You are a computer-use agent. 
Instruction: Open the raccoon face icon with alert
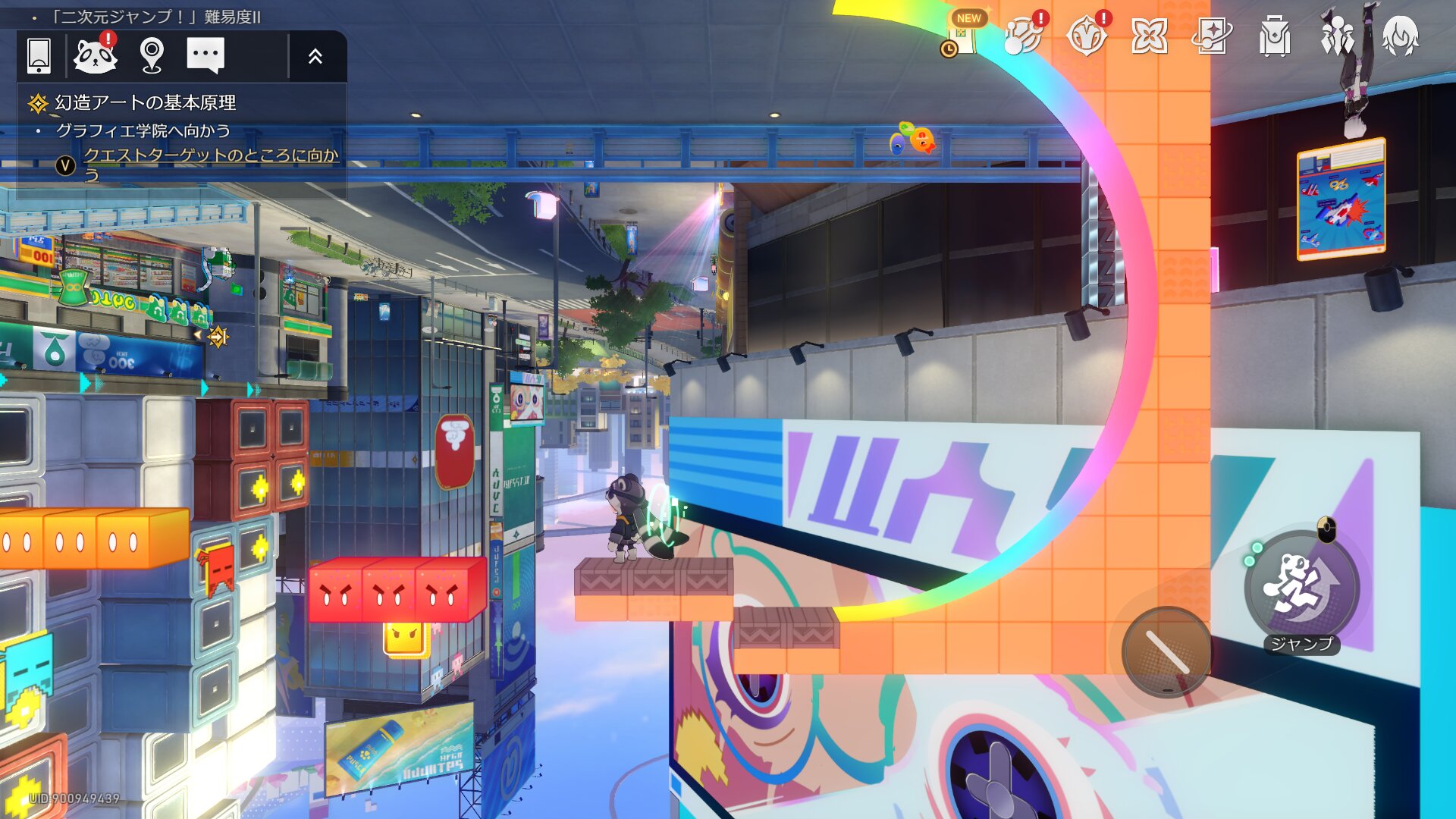click(96, 55)
